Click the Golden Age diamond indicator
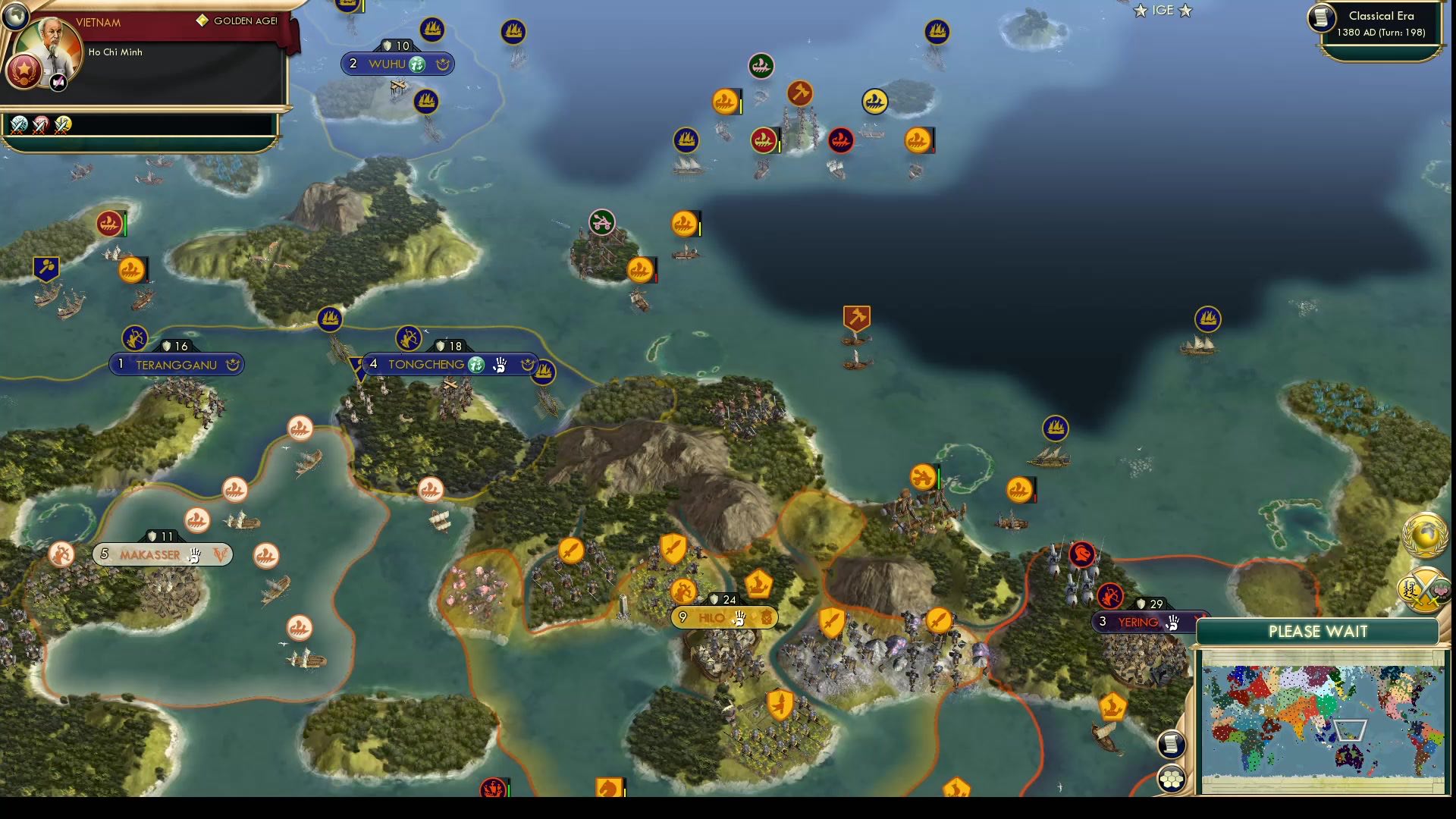Viewport: 1456px width, 819px height. (x=202, y=20)
